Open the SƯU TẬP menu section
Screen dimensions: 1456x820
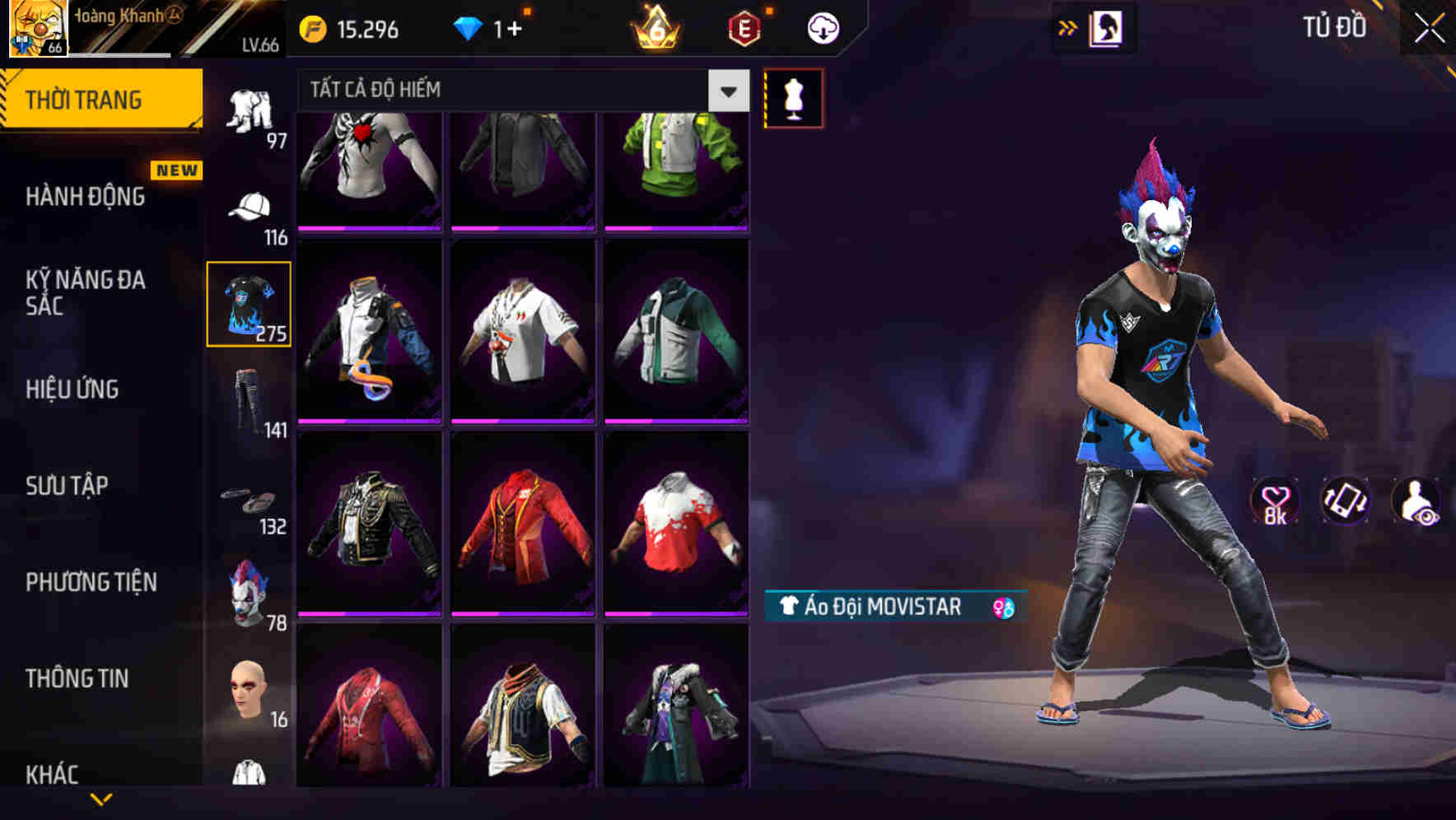pyautogui.click(x=66, y=486)
